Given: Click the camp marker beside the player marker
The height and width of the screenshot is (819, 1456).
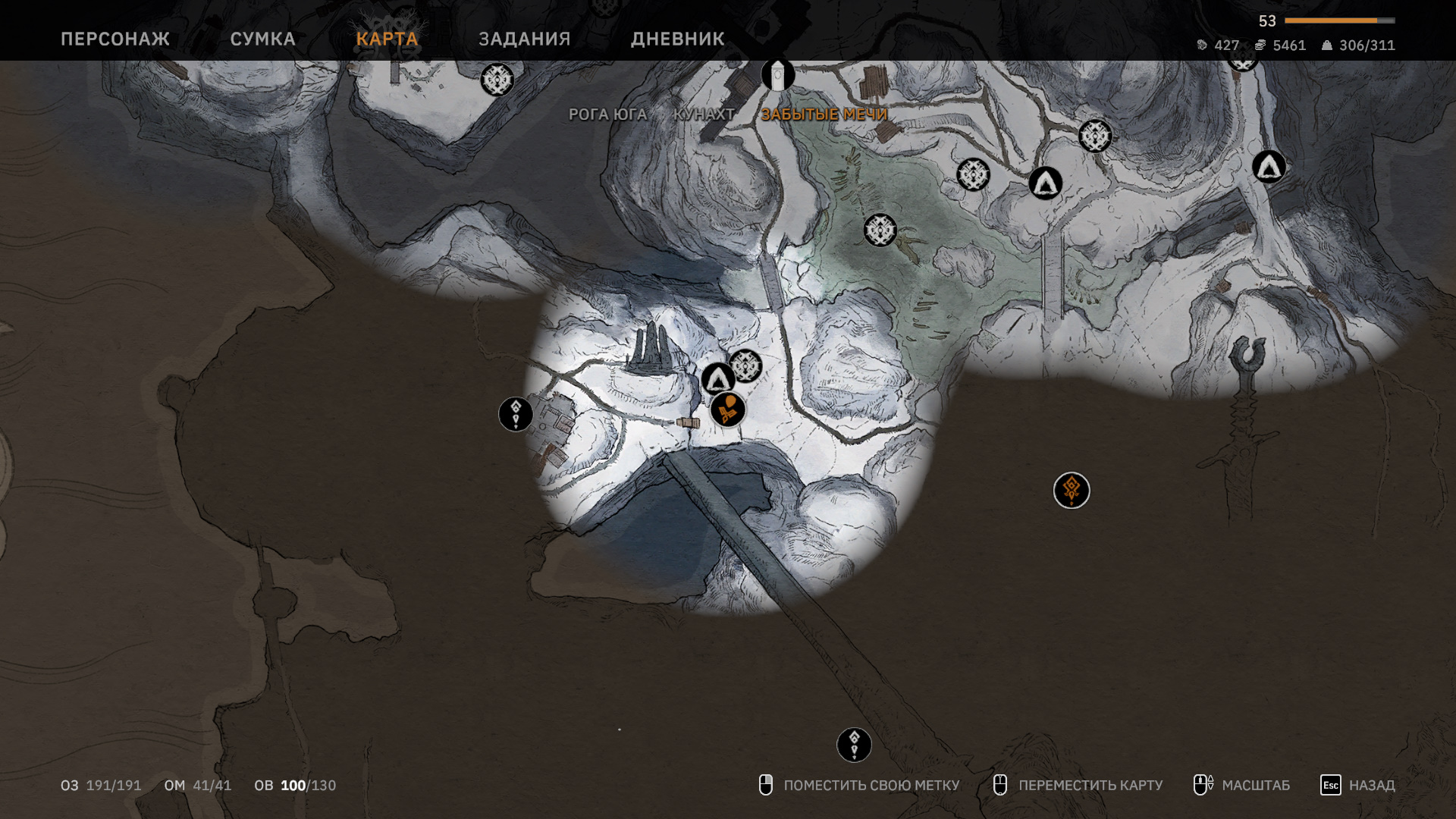Looking at the screenshot, I should tap(717, 378).
